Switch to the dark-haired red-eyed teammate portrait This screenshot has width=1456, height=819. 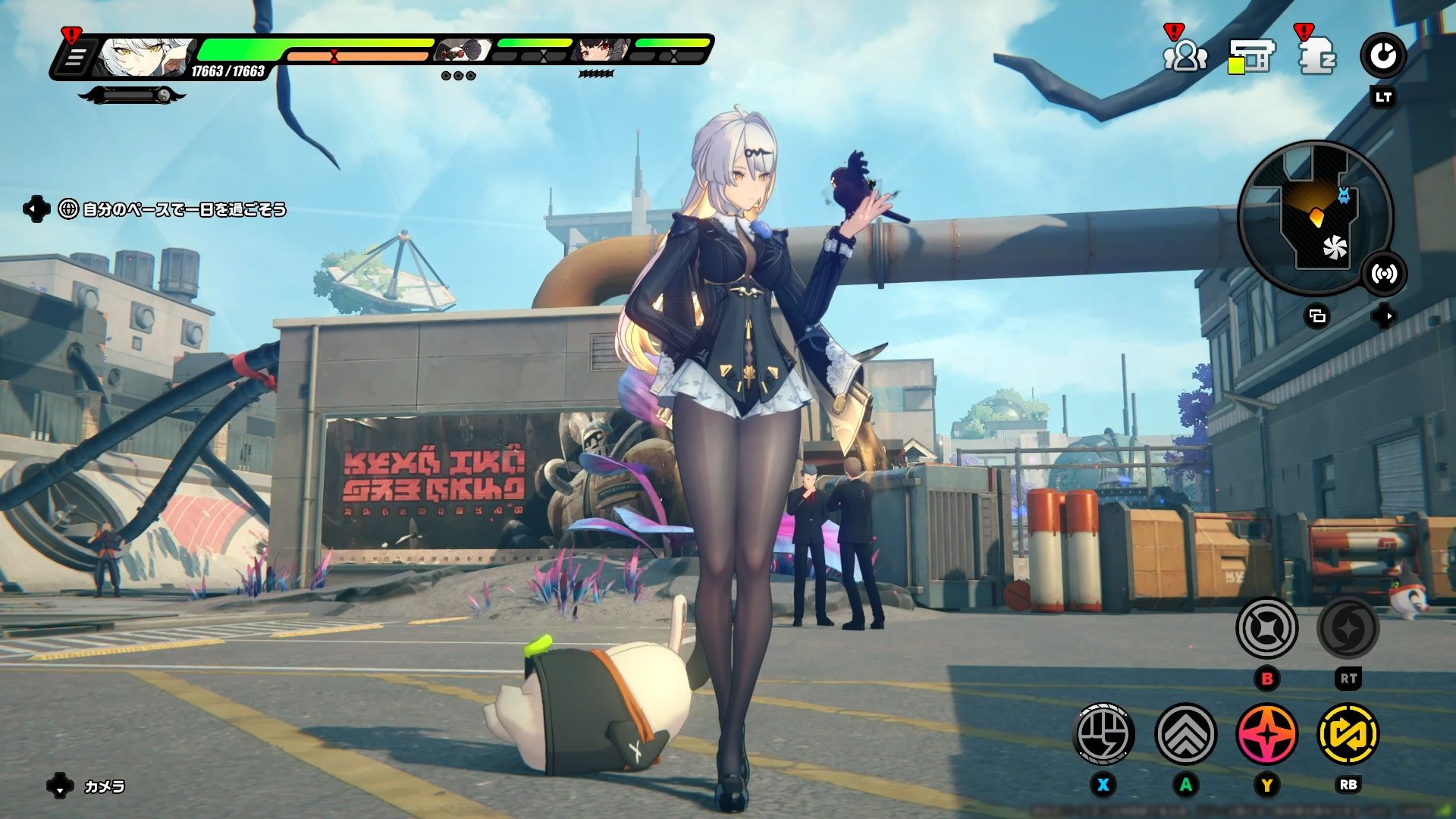coord(601,51)
